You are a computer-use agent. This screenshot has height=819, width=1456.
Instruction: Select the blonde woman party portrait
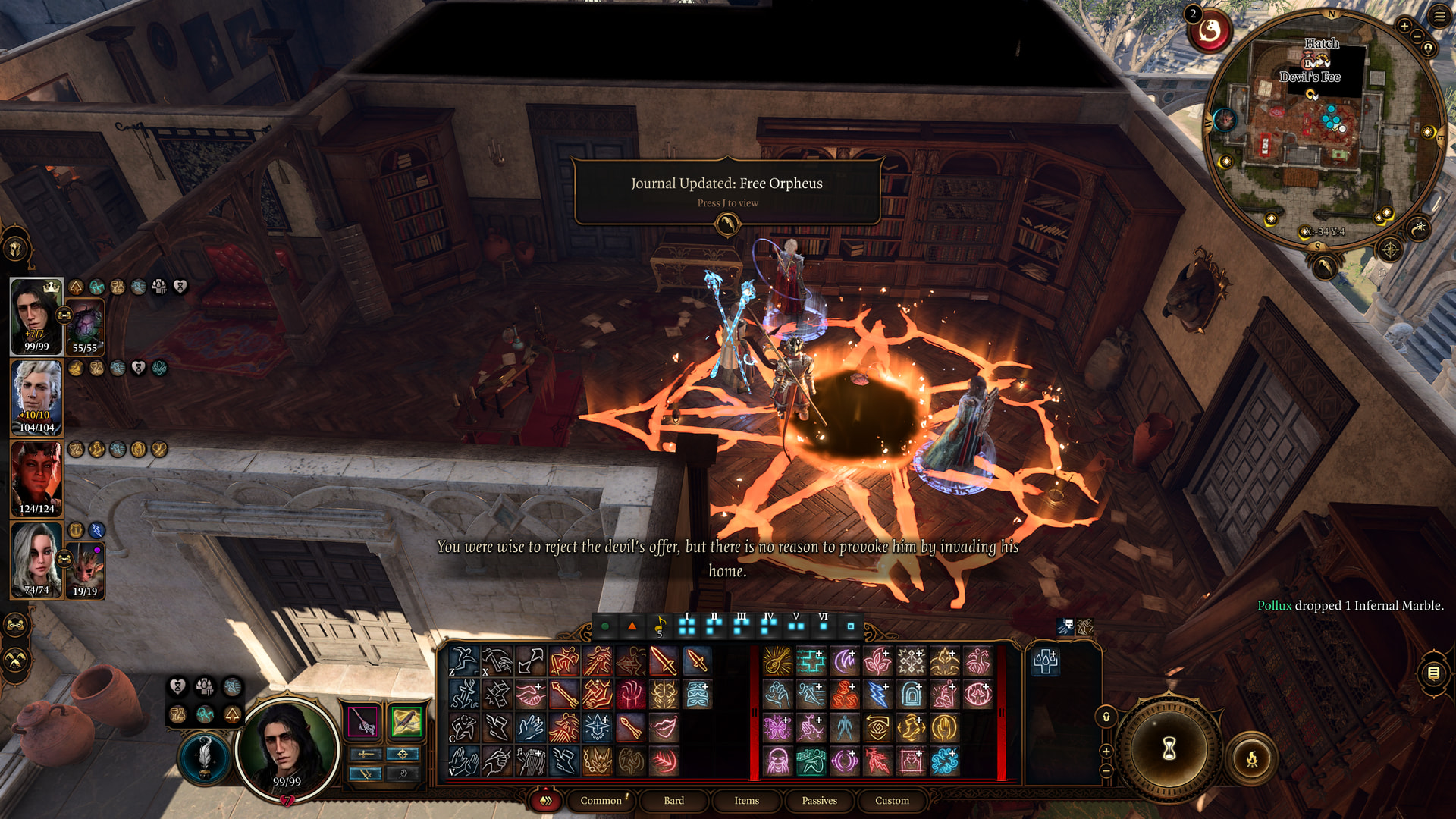(36, 560)
